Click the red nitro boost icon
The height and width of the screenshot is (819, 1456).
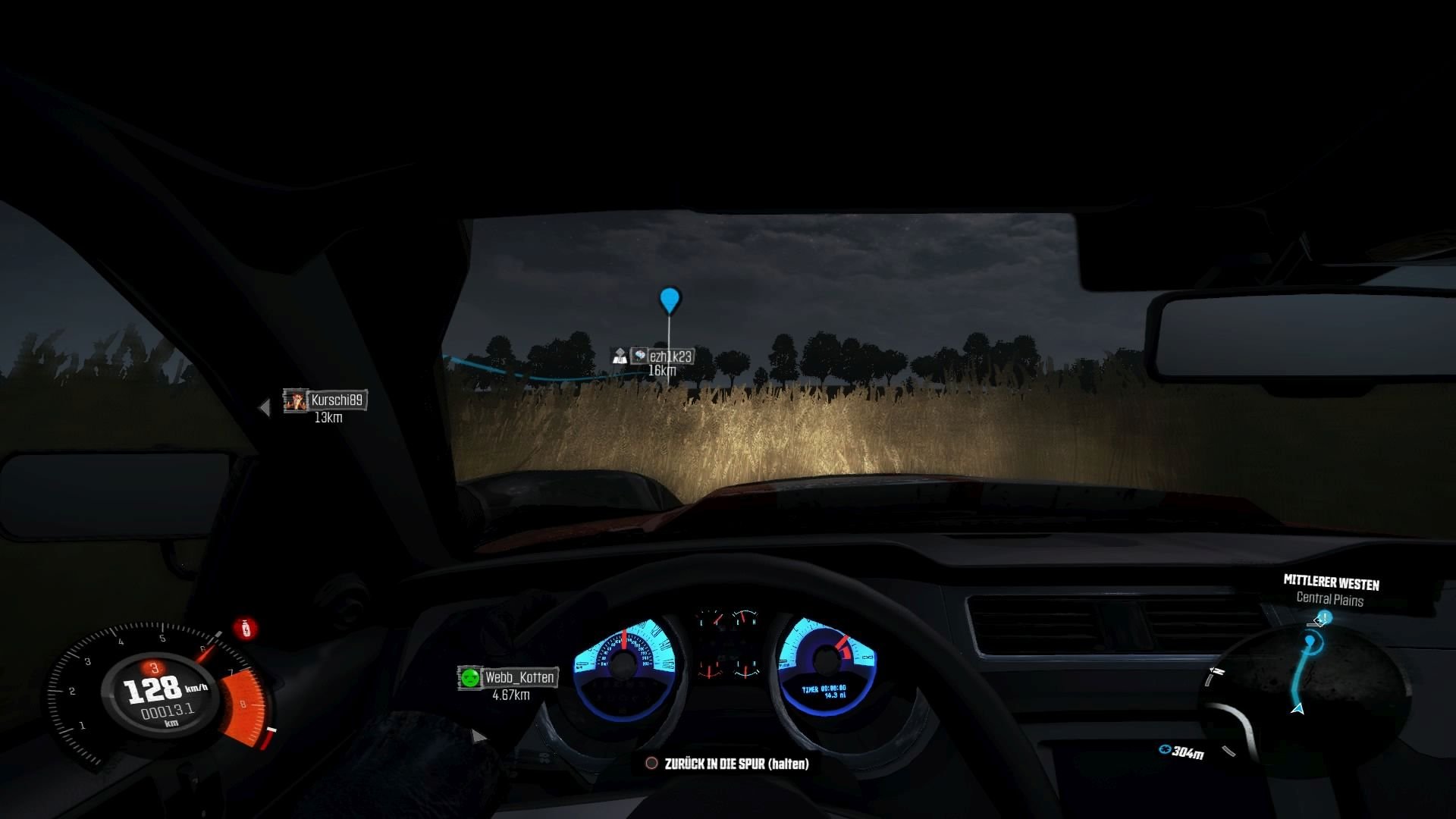coord(245,628)
